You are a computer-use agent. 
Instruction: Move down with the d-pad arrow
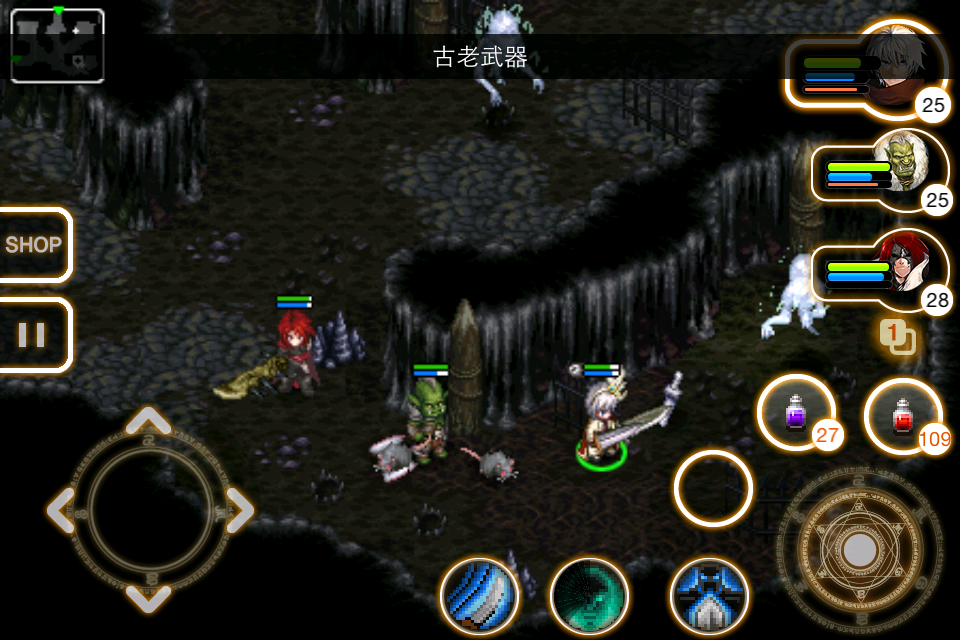point(149,597)
